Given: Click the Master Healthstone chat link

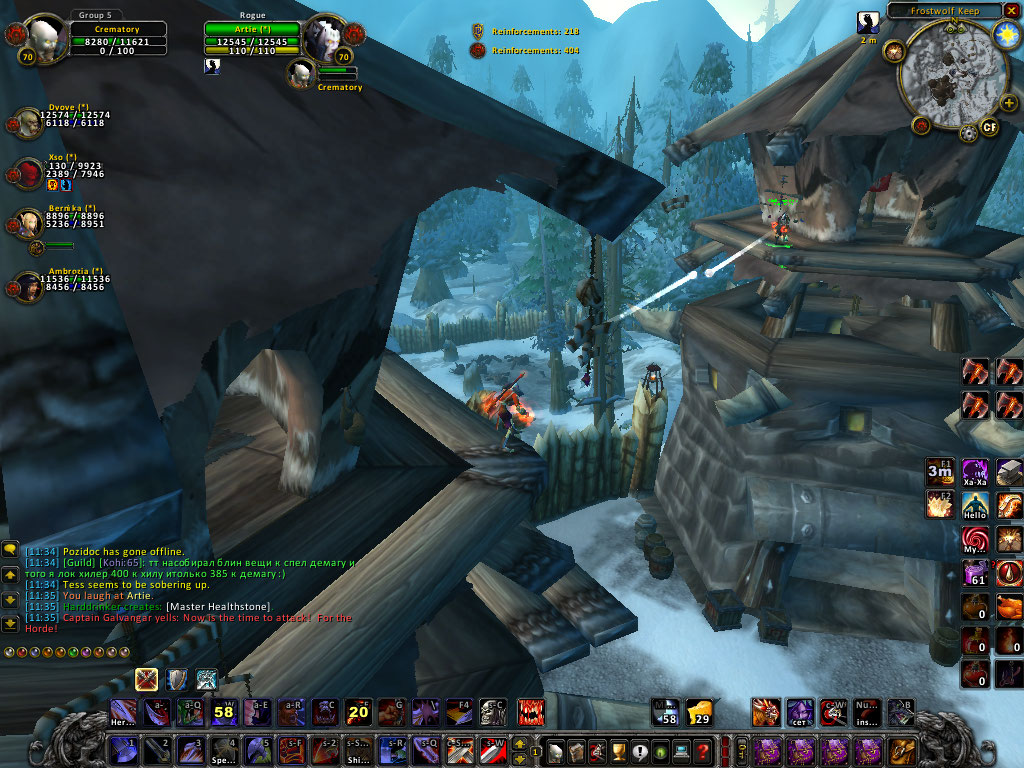Looking at the screenshot, I should click(217, 607).
